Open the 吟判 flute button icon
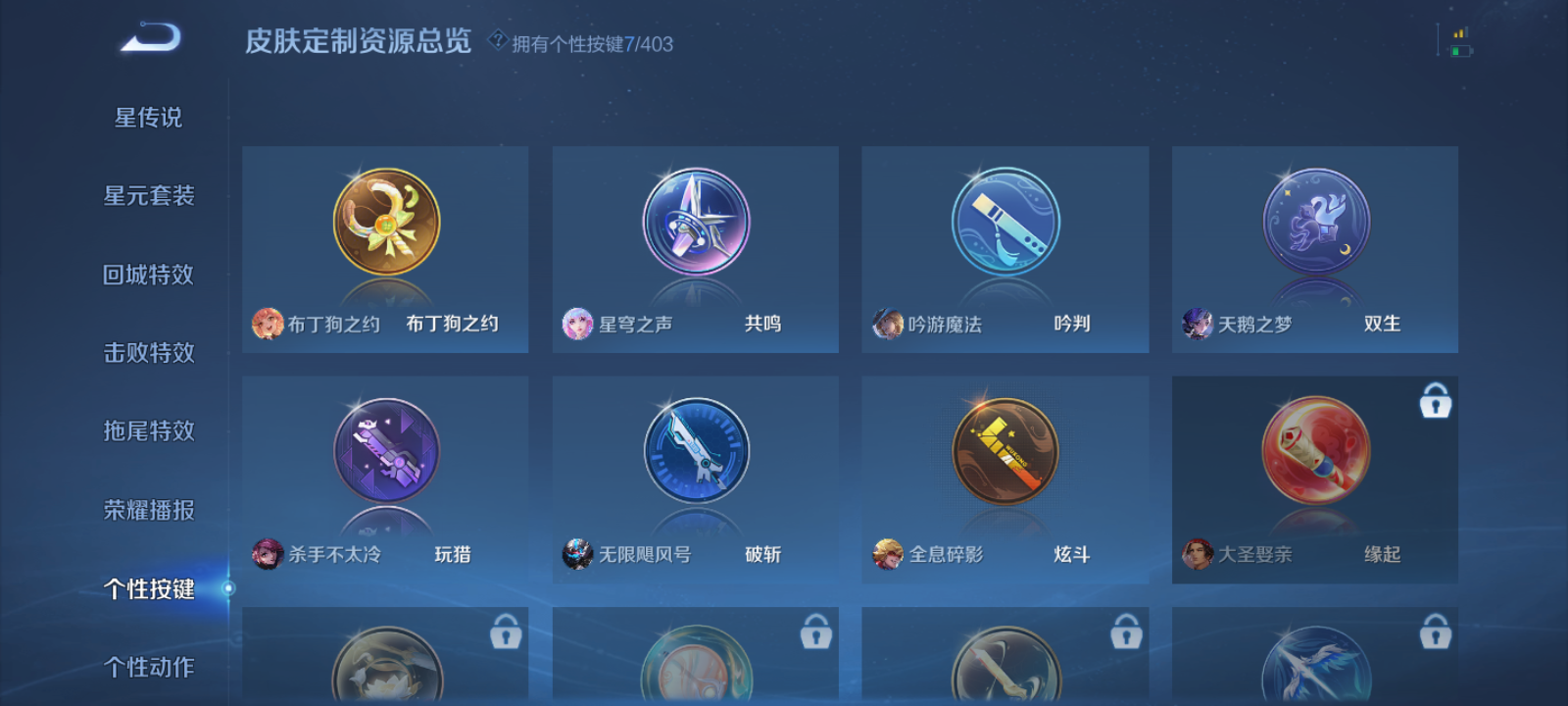Viewport: 1568px width, 706px height. (1004, 224)
